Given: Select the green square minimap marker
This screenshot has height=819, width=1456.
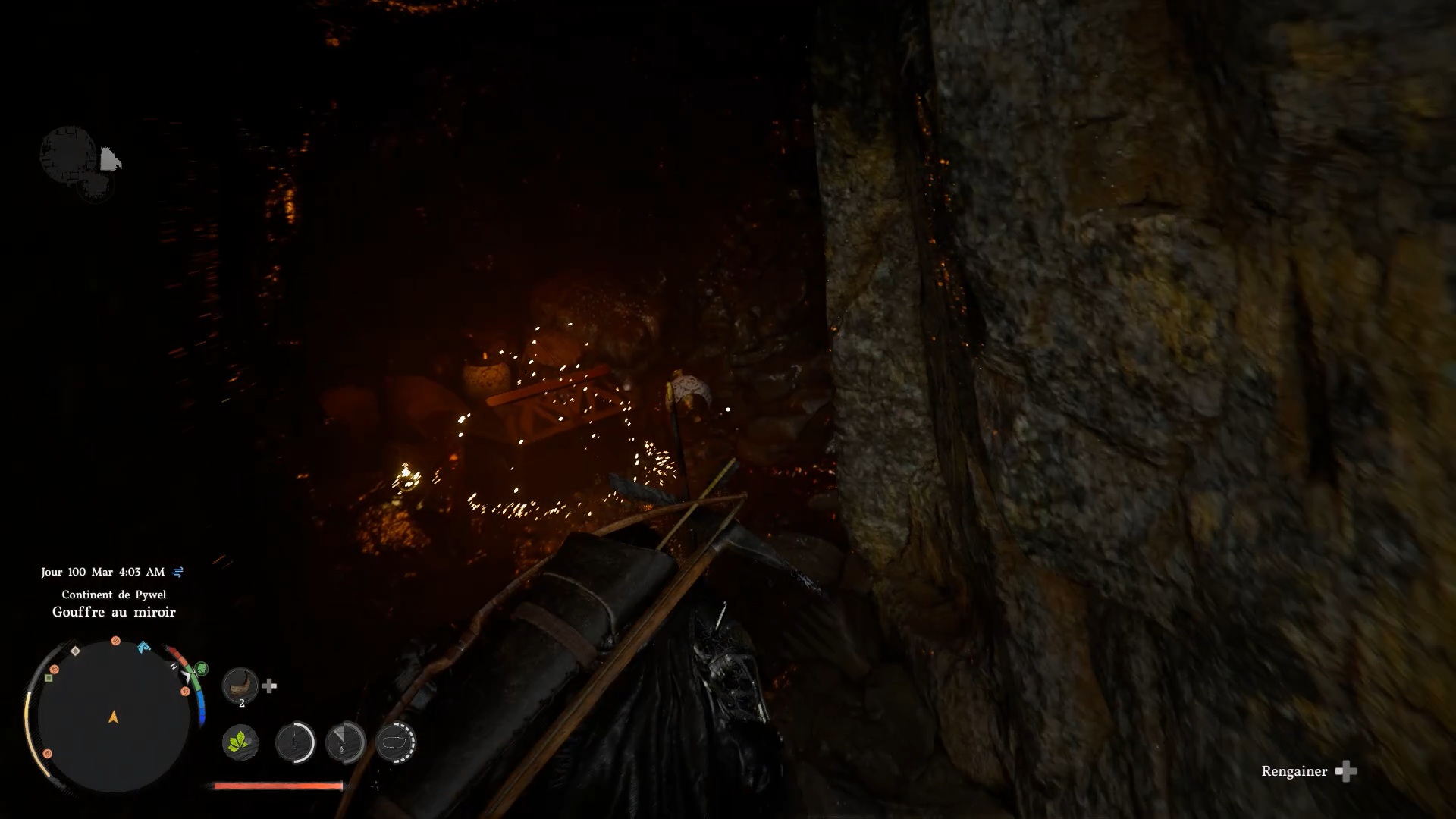Looking at the screenshot, I should pyautogui.click(x=49, y=678).
